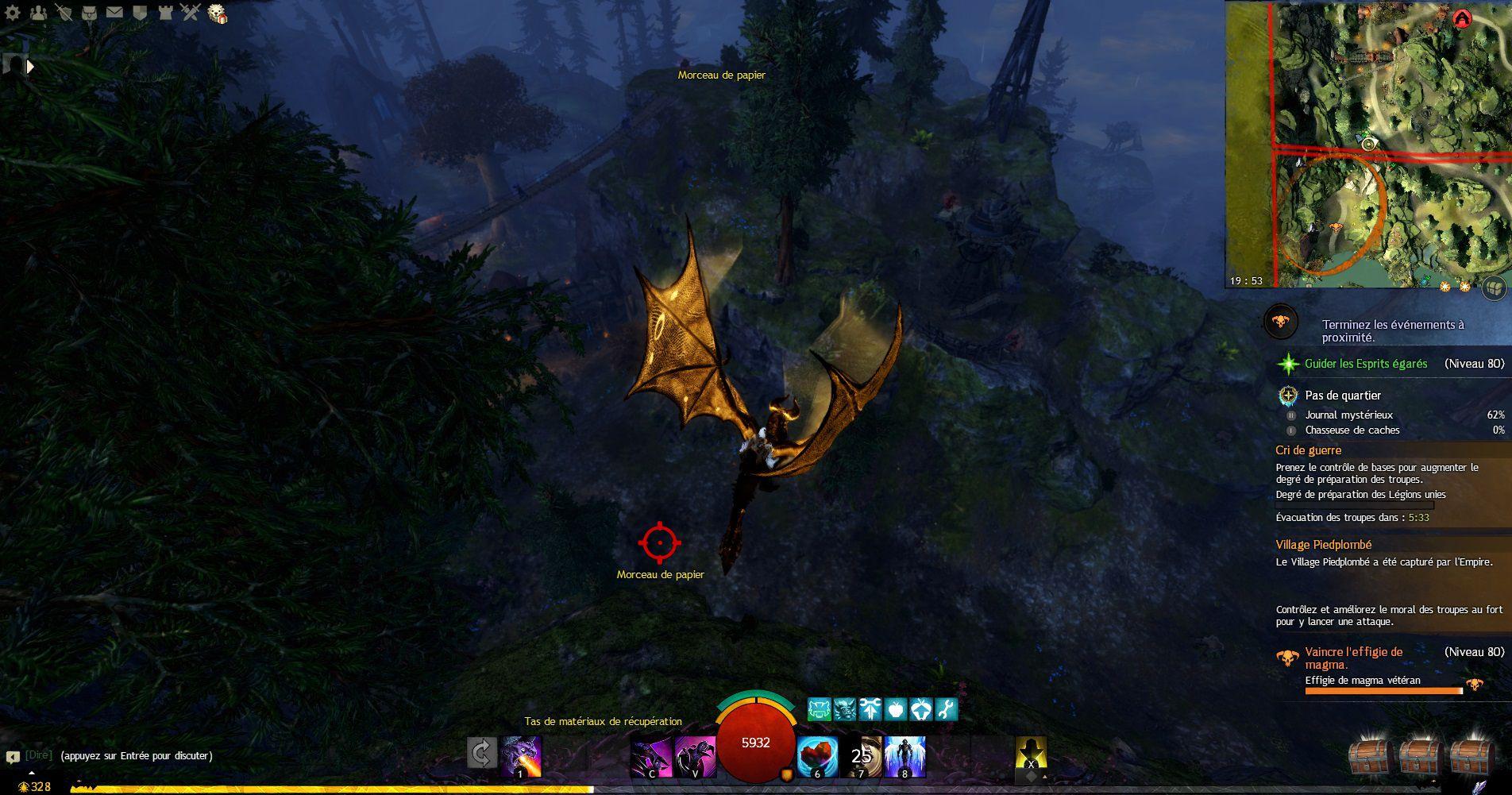Screen dimensions: 1512x795
Task: Use the dragon fire breath skill
Action: click(521, 756)
